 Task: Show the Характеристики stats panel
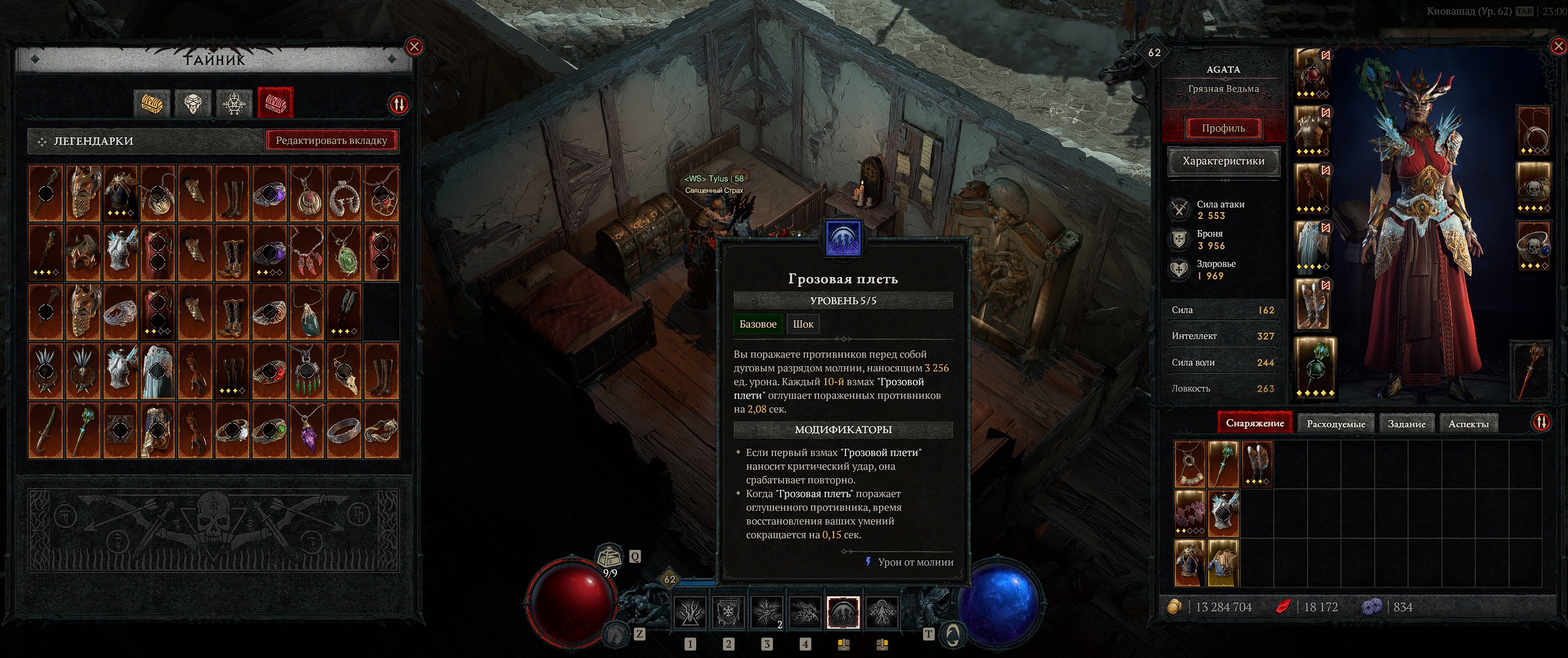tap(1223, 161)
